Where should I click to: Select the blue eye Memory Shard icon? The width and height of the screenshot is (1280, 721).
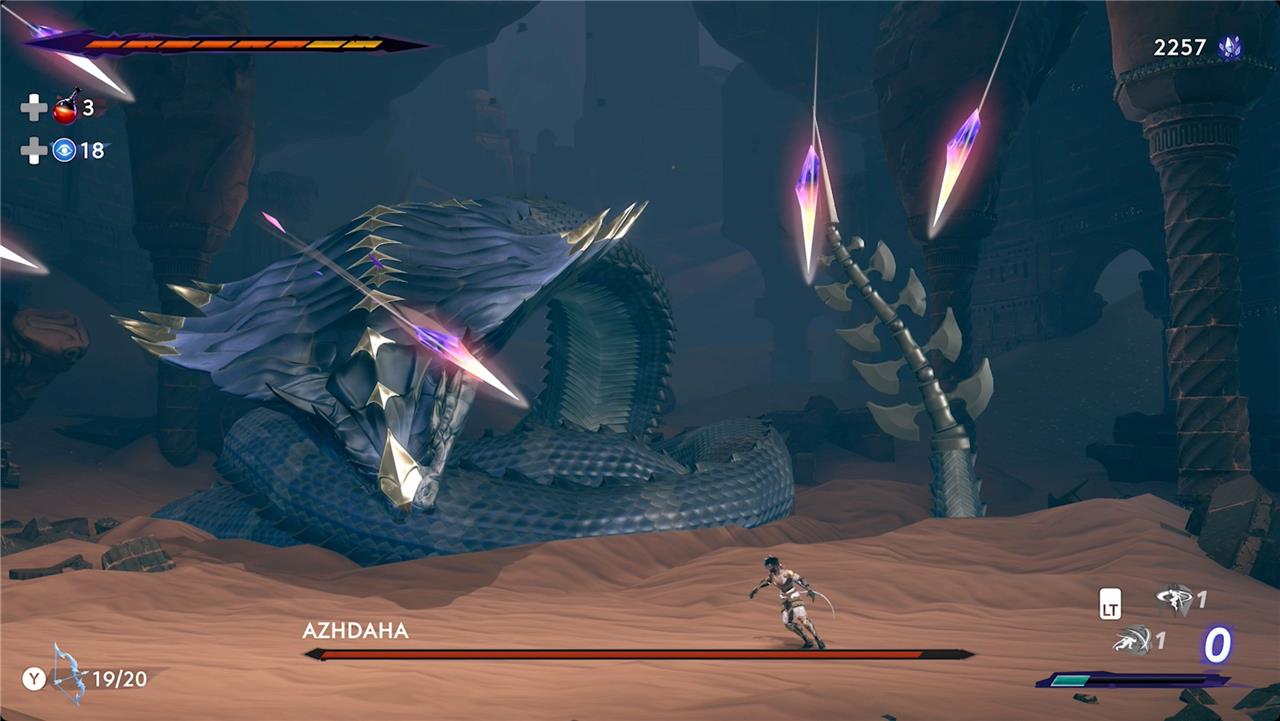point(64,151)
